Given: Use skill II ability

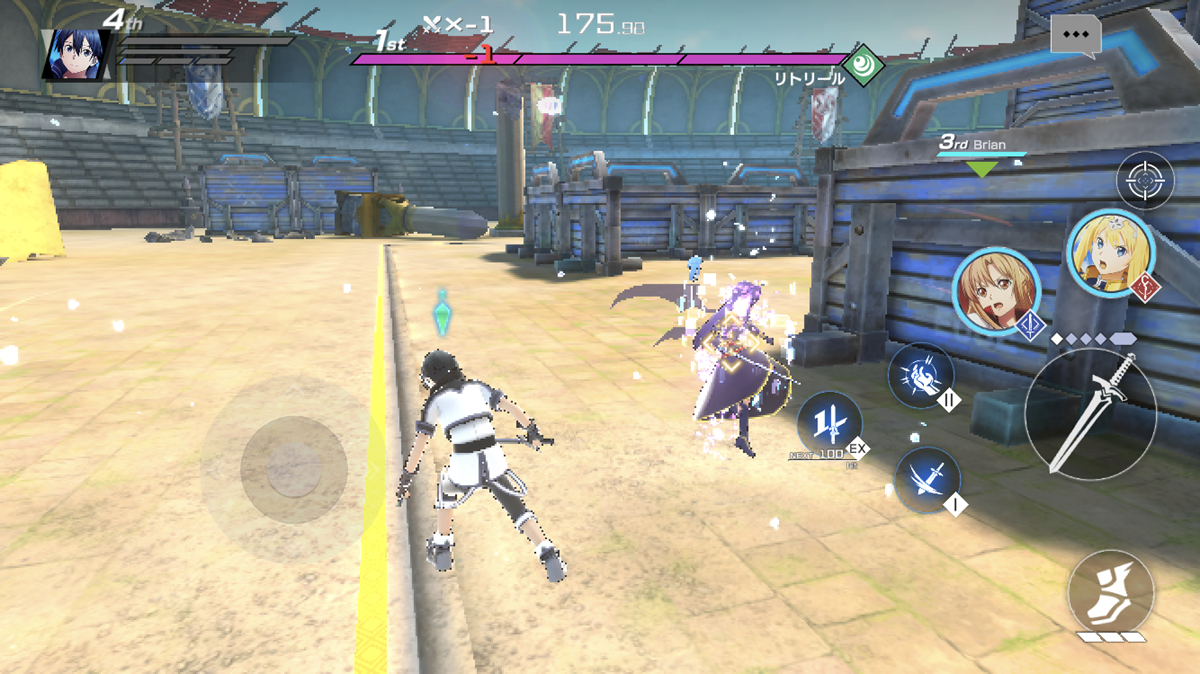Looking at the screenshot, I should (921, 376).
